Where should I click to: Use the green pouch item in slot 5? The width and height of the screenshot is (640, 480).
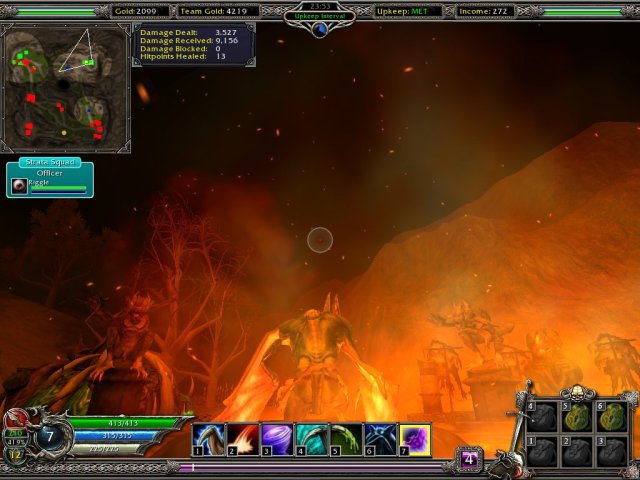[577, 416]
